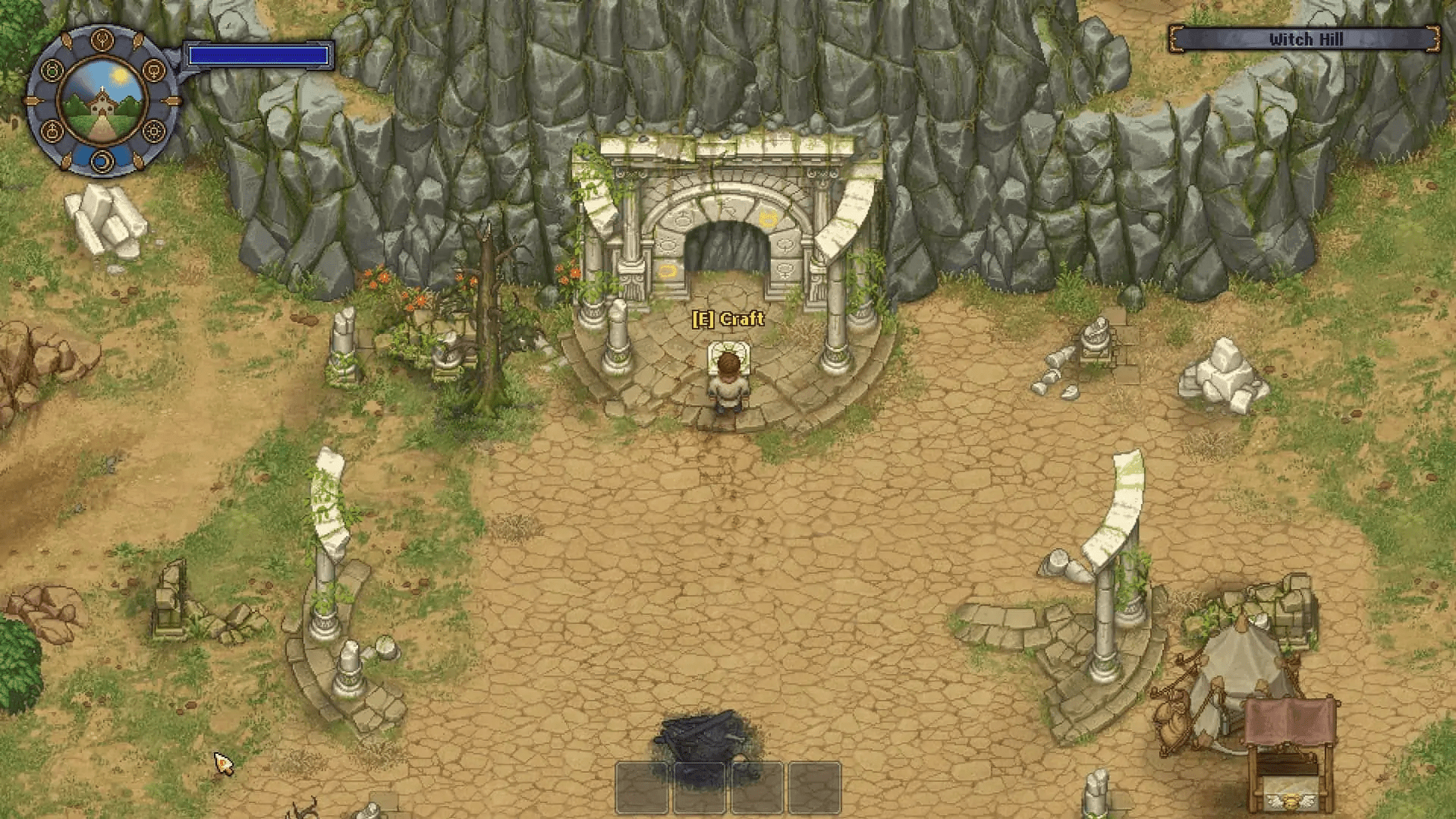This screenshot has height=819, width=1456.
Task: Click the day symbol on the clock's right side
Action: point(154,71)
